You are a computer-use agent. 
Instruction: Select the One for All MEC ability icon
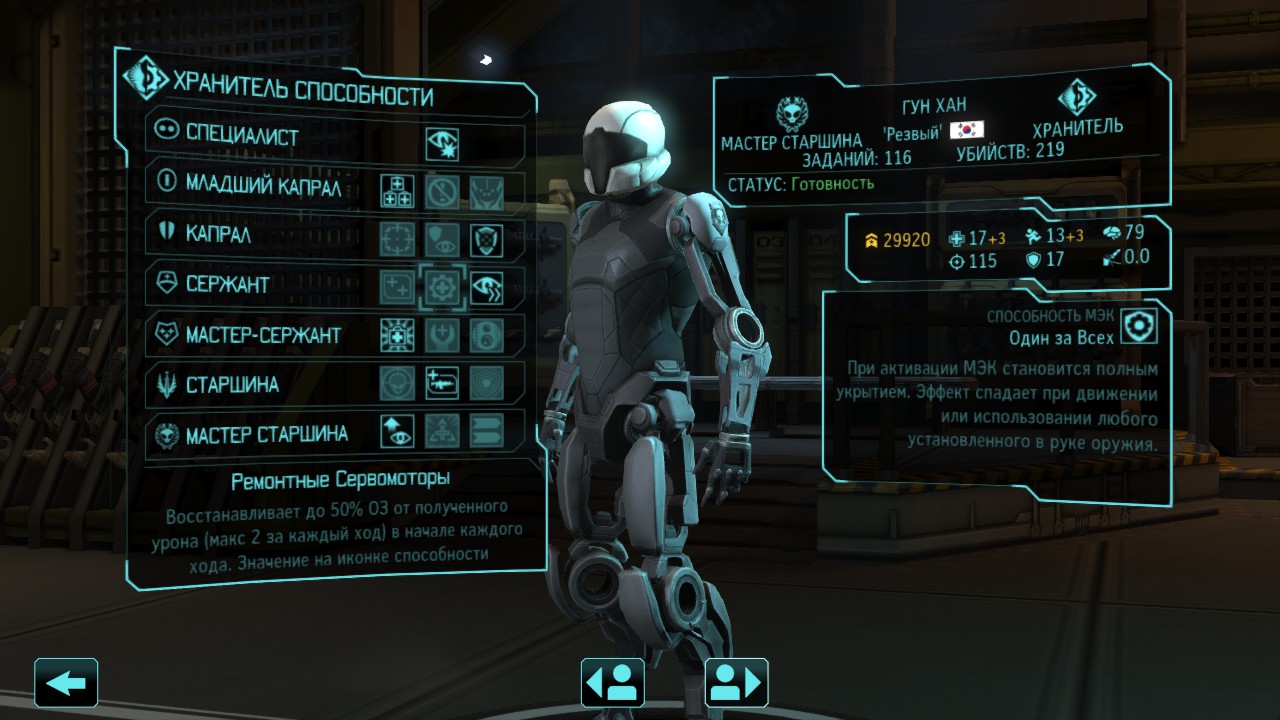(x=1138, y=326)
